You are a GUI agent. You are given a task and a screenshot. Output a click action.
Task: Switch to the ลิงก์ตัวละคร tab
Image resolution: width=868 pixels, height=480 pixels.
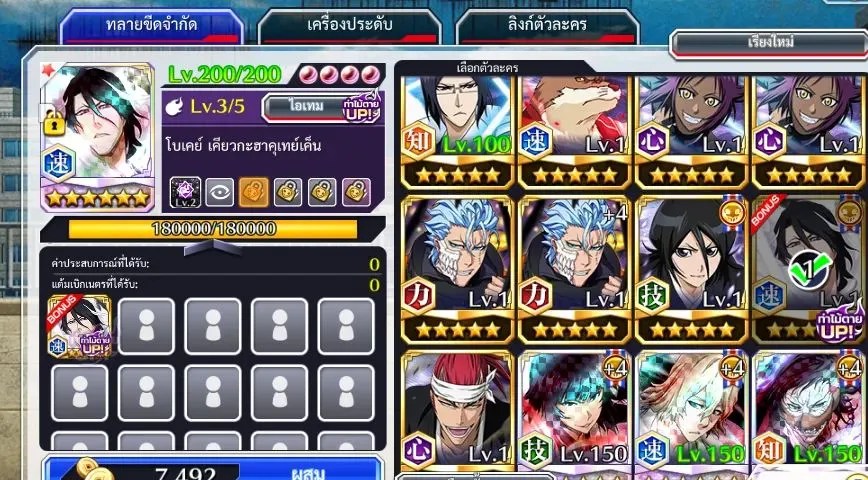pos(548,23)
